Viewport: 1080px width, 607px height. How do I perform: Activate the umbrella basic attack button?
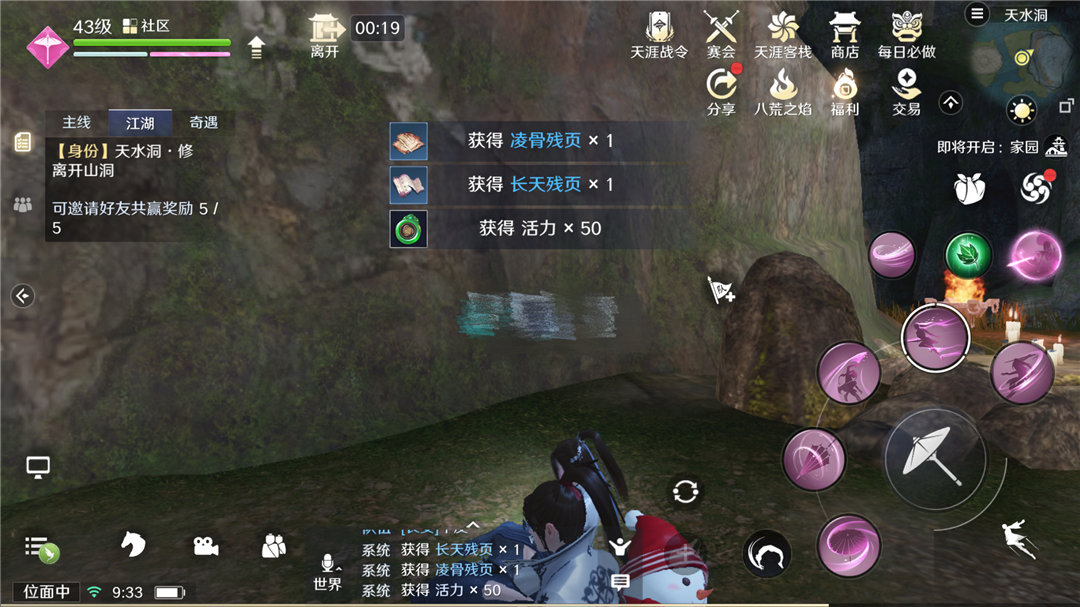[935, 458]
